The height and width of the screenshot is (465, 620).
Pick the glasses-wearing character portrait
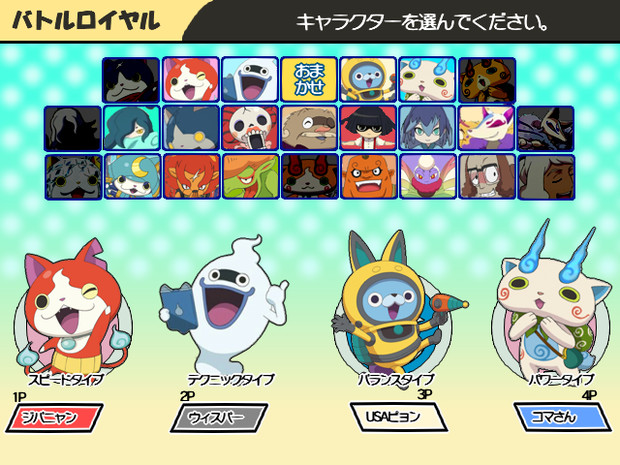(486, 176)
